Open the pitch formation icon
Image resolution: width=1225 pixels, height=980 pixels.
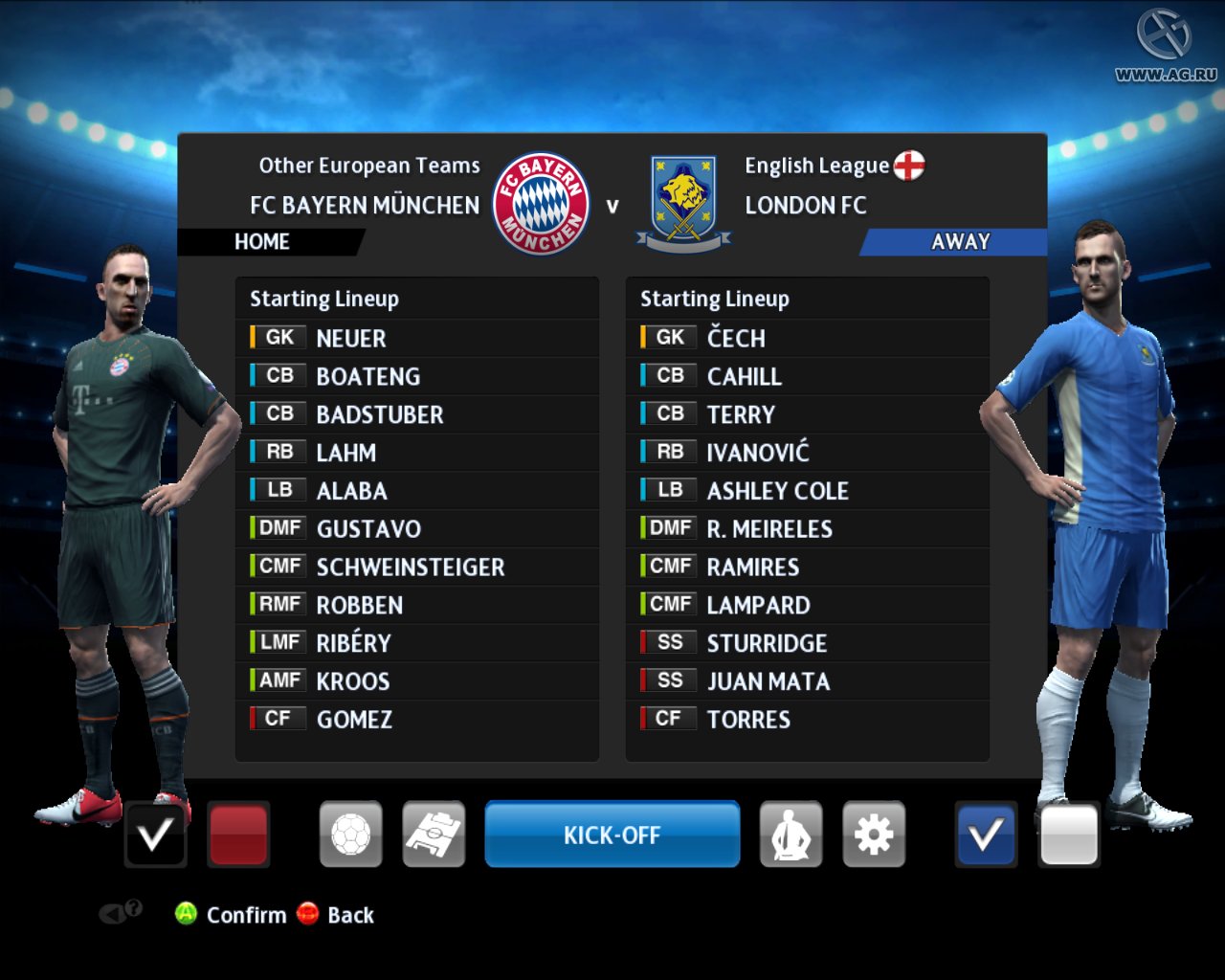434,835
